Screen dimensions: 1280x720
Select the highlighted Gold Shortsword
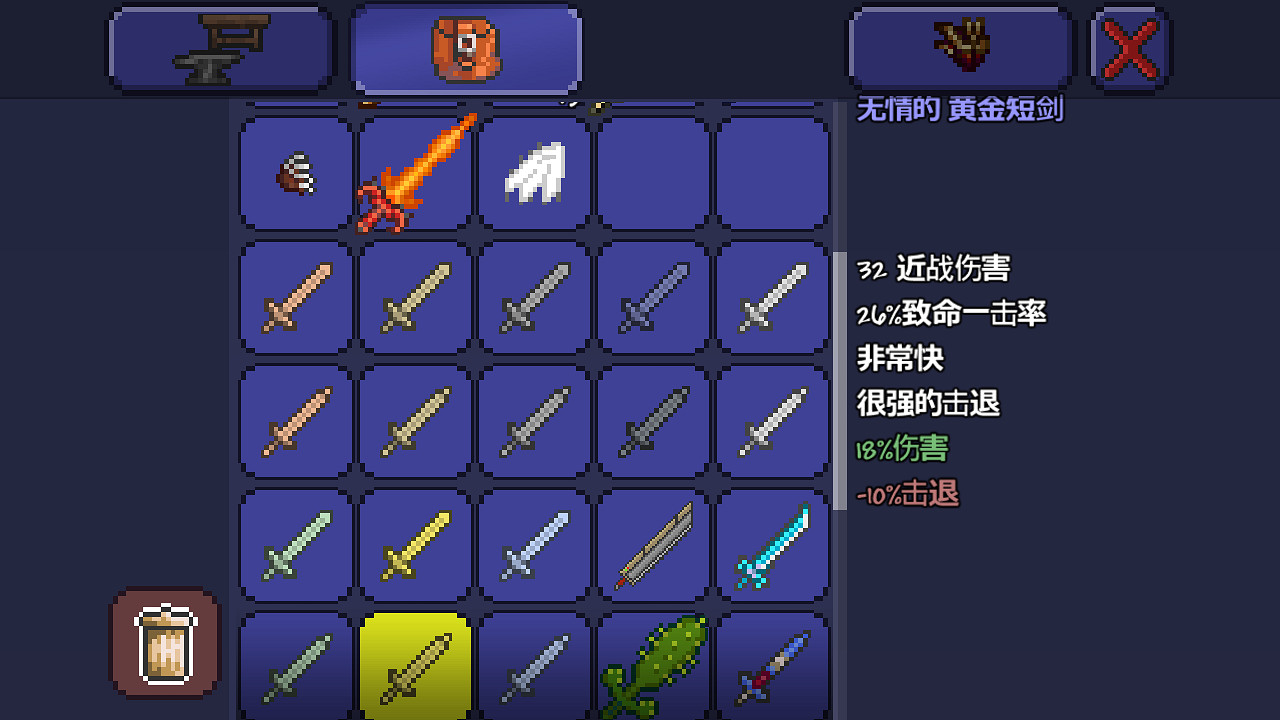click(413, 665)
